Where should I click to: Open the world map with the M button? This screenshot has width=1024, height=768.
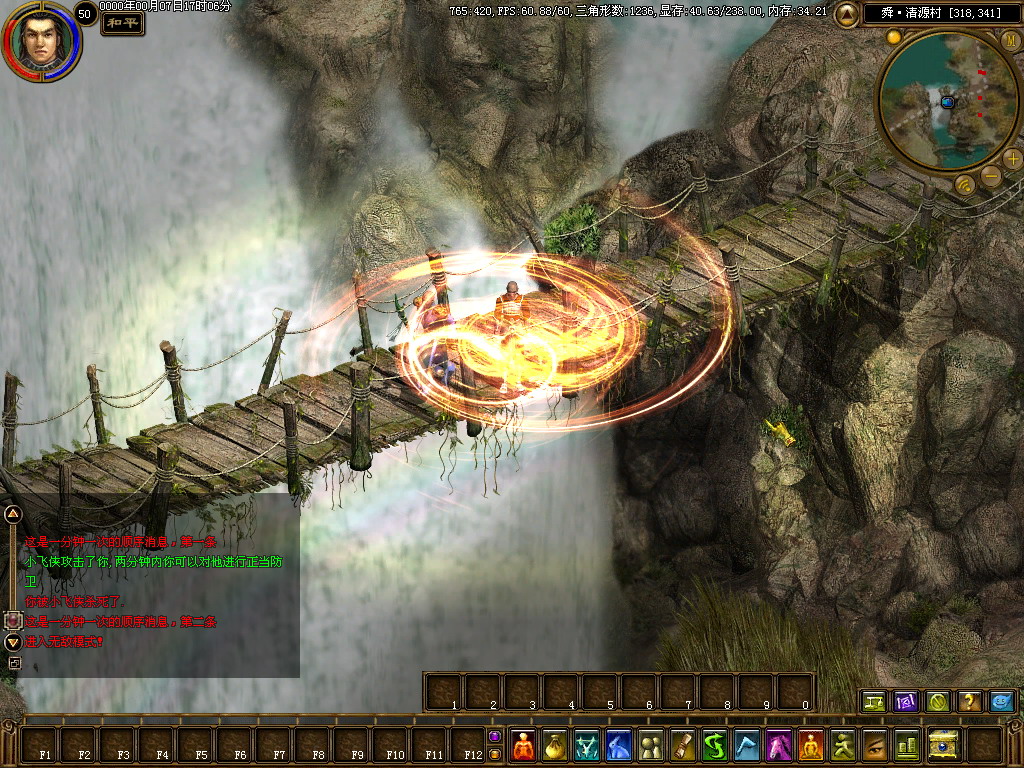(1010, 40)
